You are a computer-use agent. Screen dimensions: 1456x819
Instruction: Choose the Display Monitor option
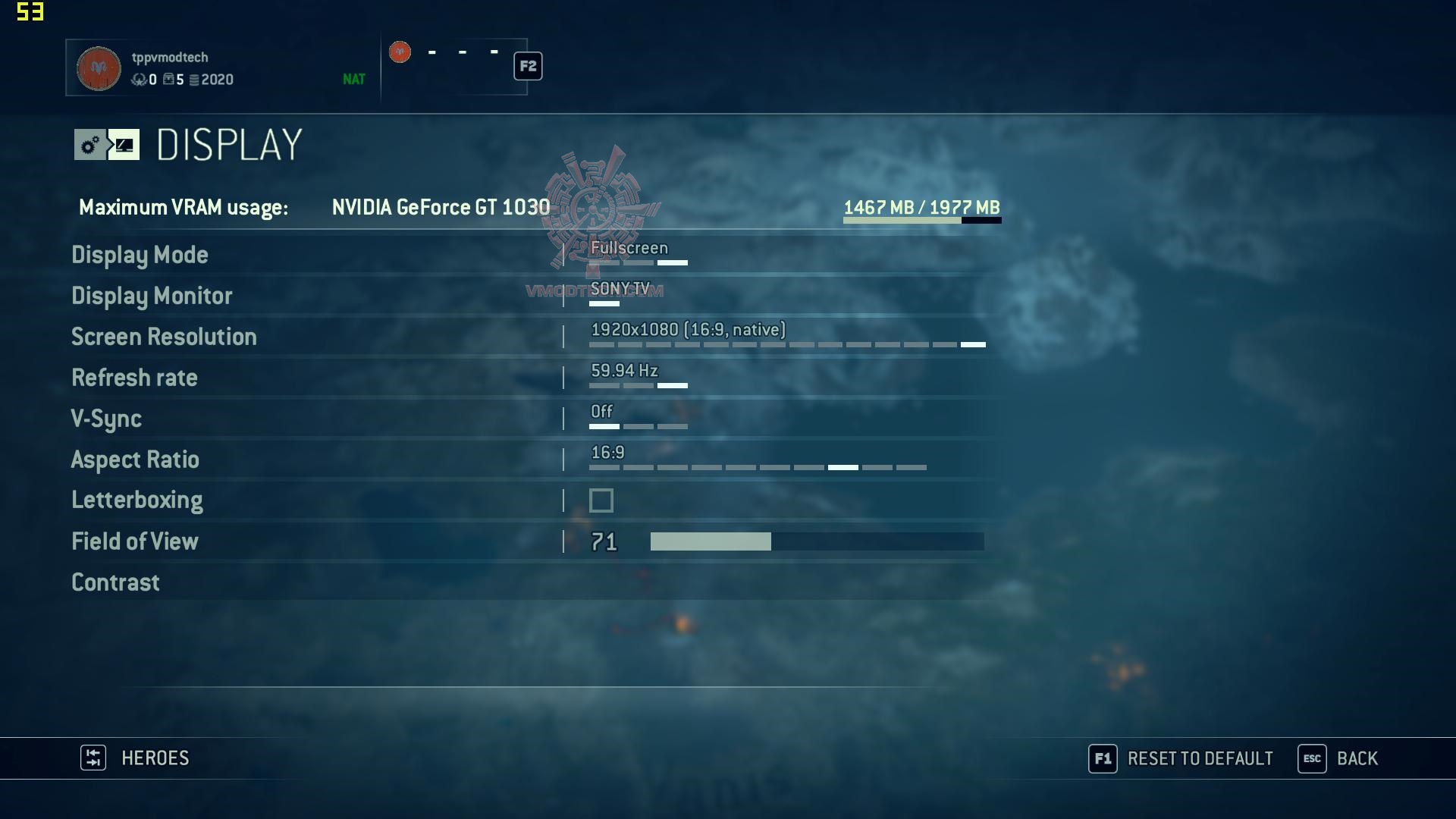pyautogui.click(x=152, y=297)
